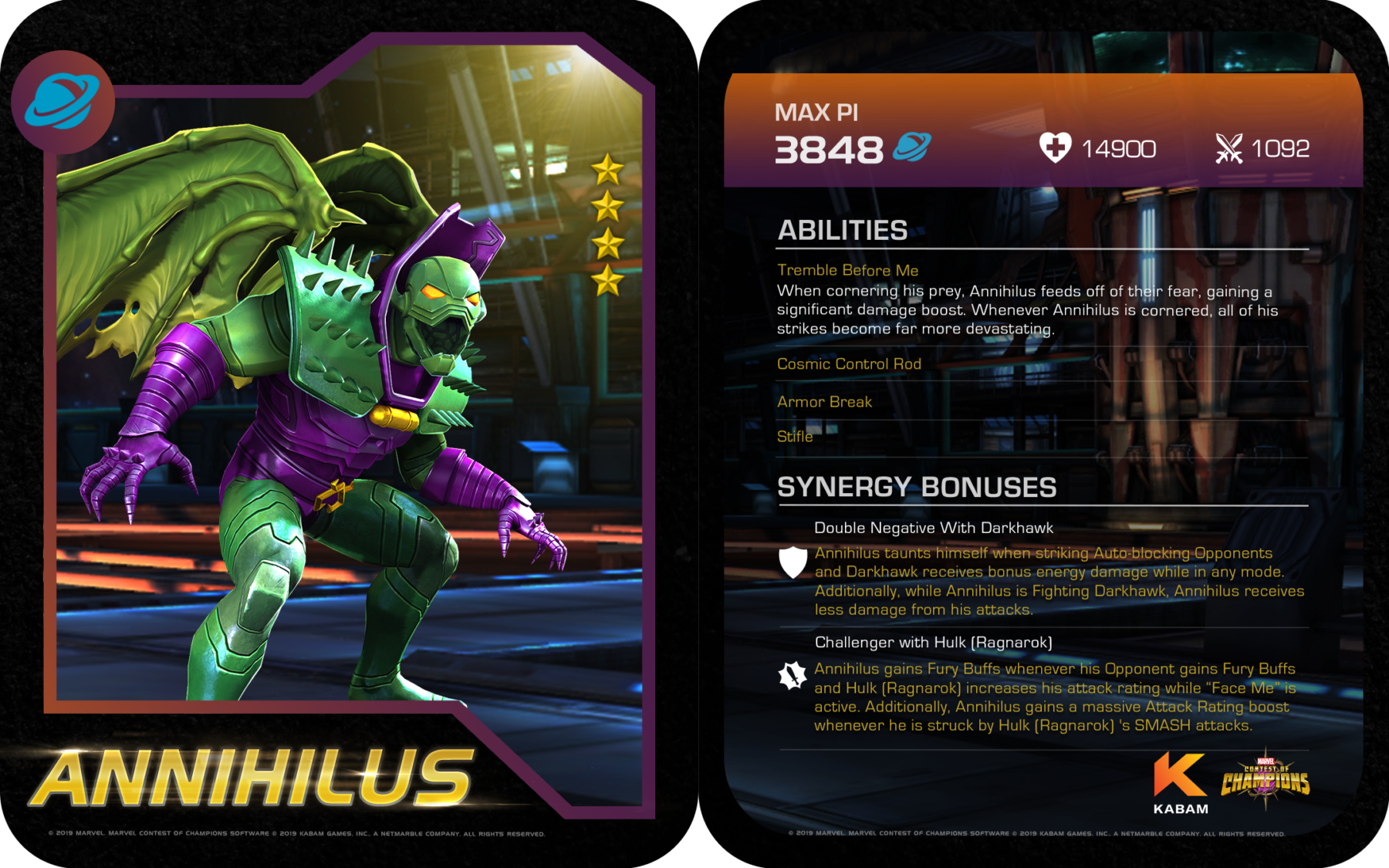
Task: Expand the Cosmic Control Rod ability
Action: (849, 364)
